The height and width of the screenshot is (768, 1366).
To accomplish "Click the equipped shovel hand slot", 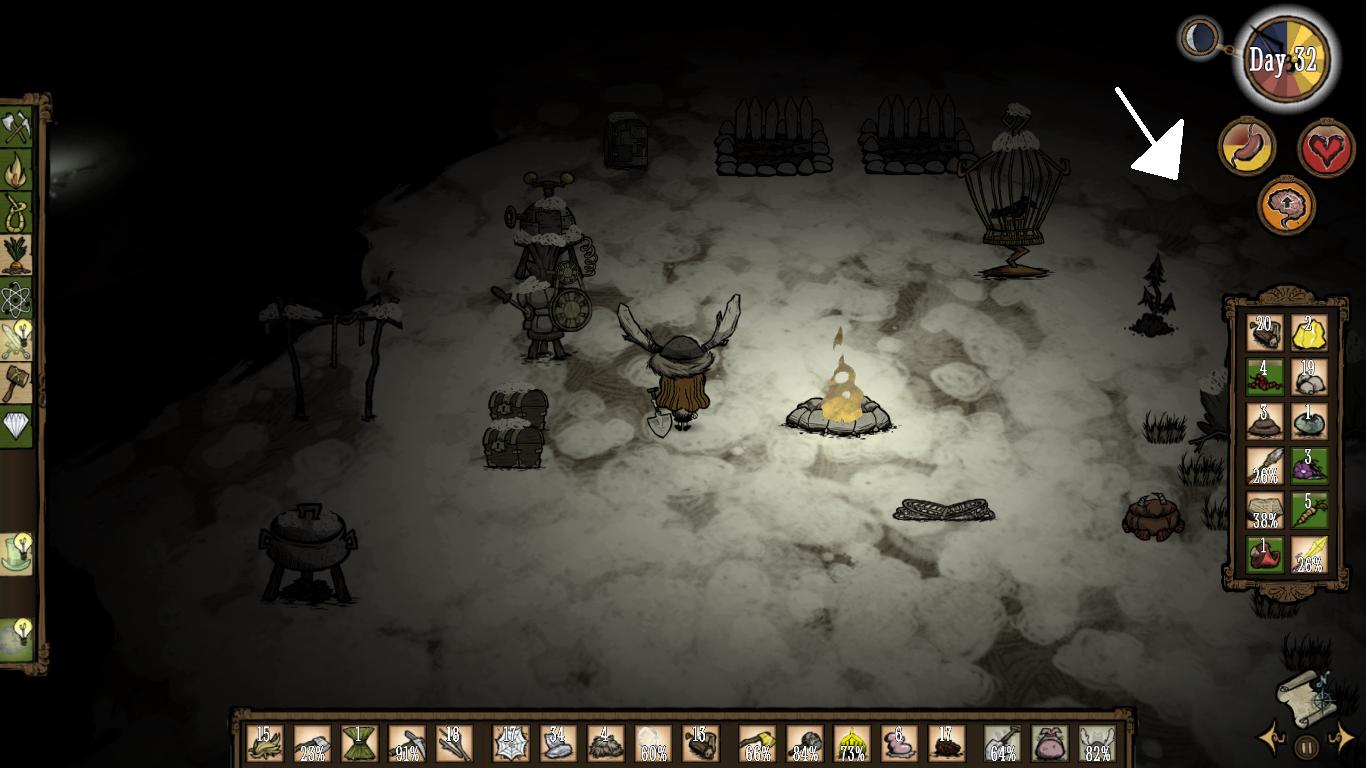I will (1003, 743).
